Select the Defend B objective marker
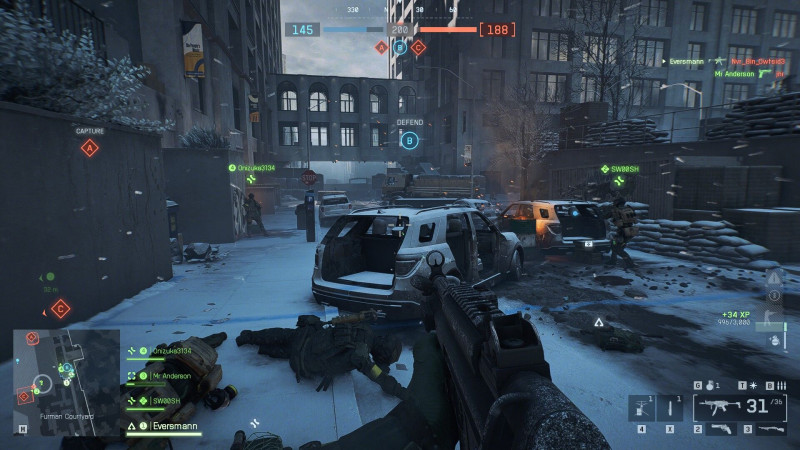Image resolution: width=800 pixels, height=450 pixels. coord(409,141)
